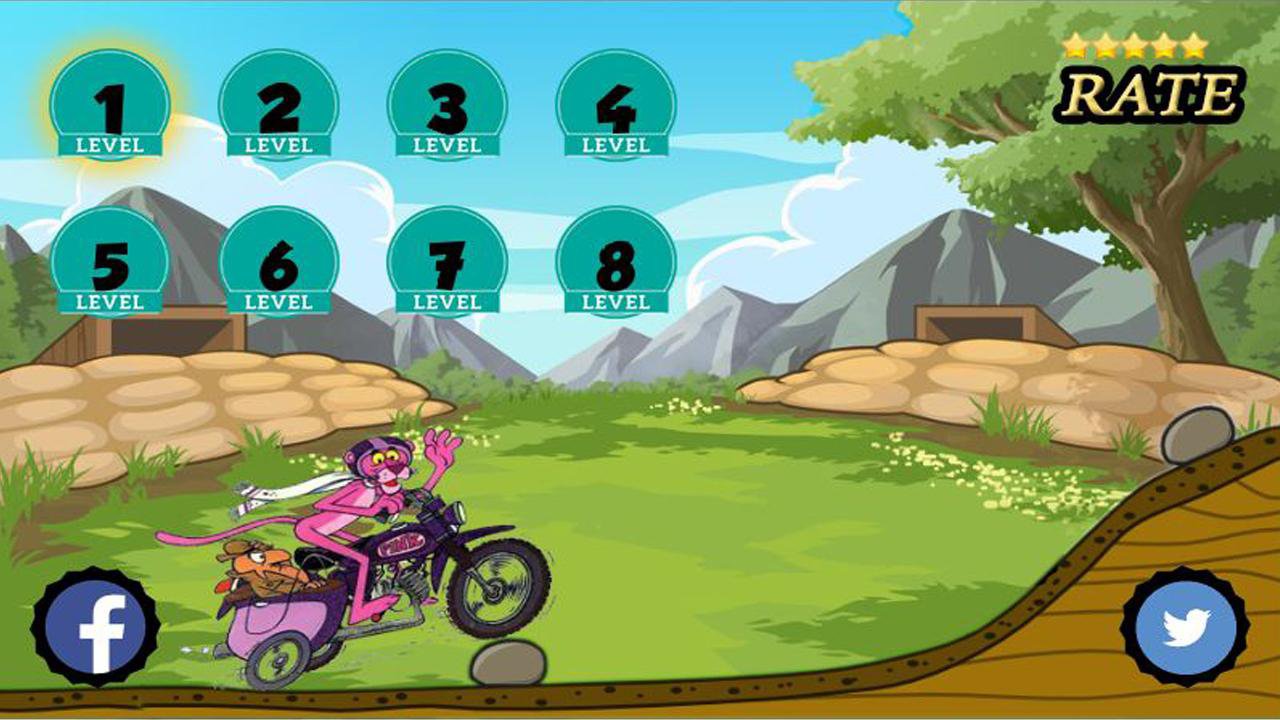1280x720 pixels.
Task: Open the Facebook page via the Facebook icon
Action: coord(95,625)
